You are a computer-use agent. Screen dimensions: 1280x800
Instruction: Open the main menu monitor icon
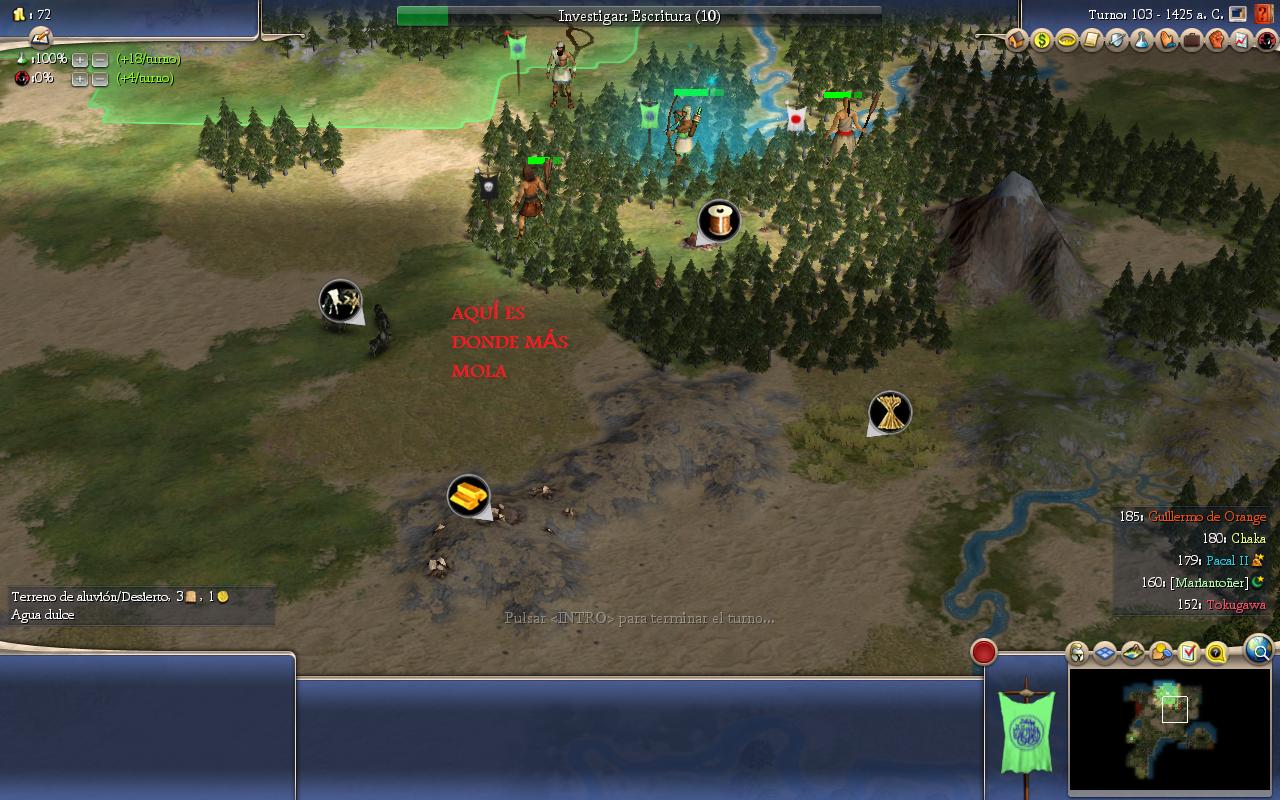[x=1238, y=14]
